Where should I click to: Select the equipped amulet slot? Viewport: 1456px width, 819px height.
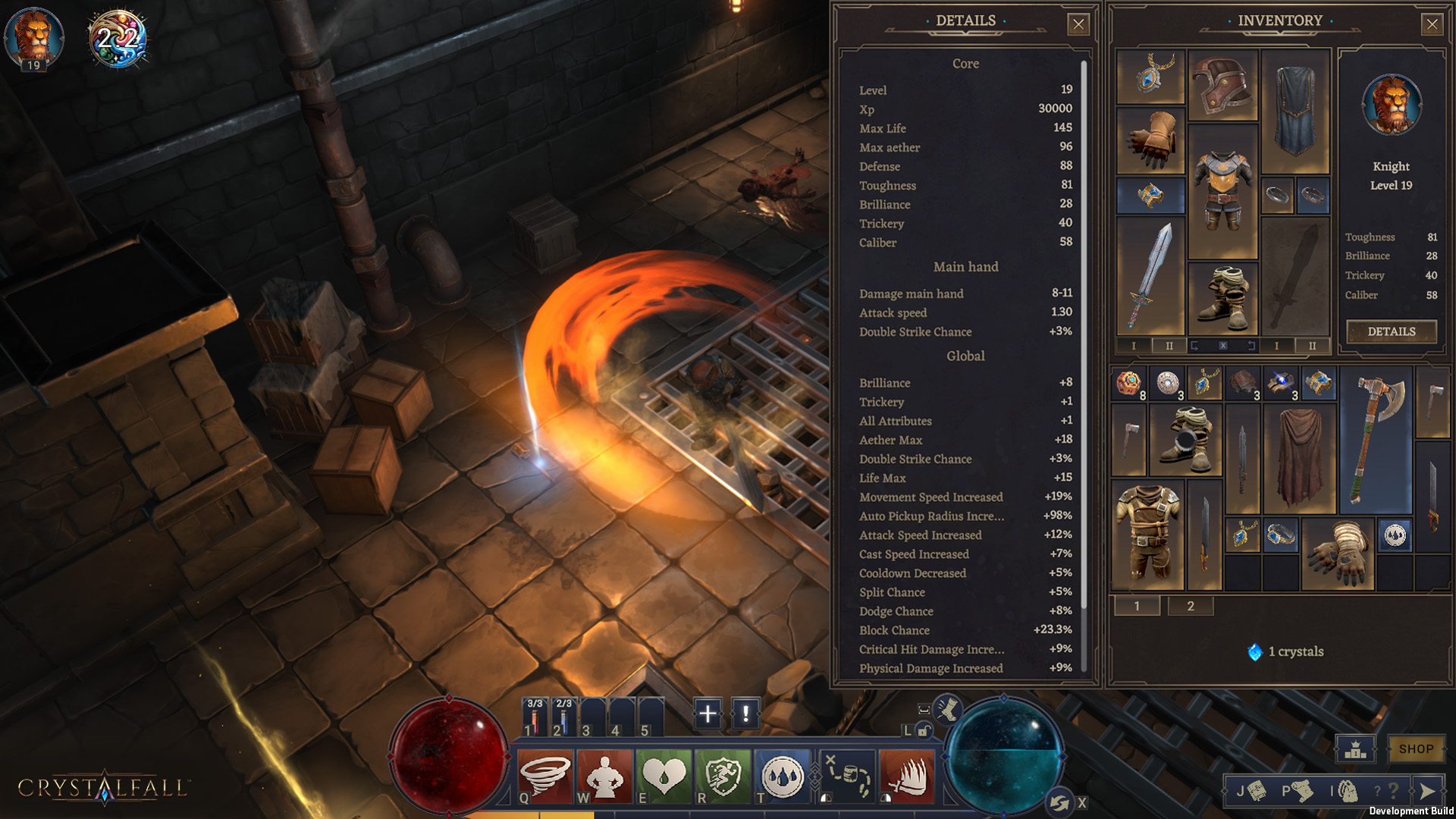1150,76
